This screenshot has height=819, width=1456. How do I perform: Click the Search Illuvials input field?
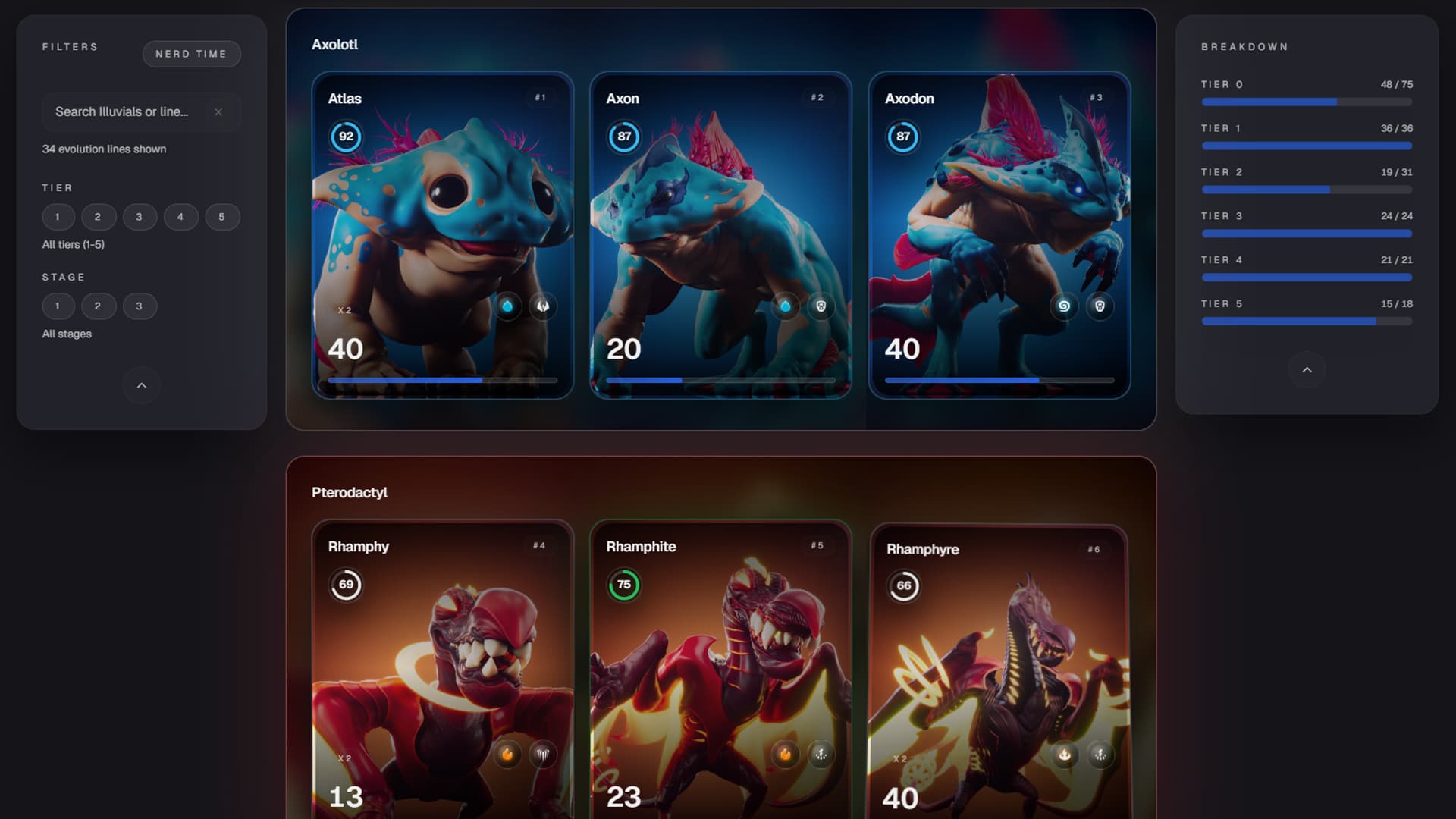click(125, 112)
